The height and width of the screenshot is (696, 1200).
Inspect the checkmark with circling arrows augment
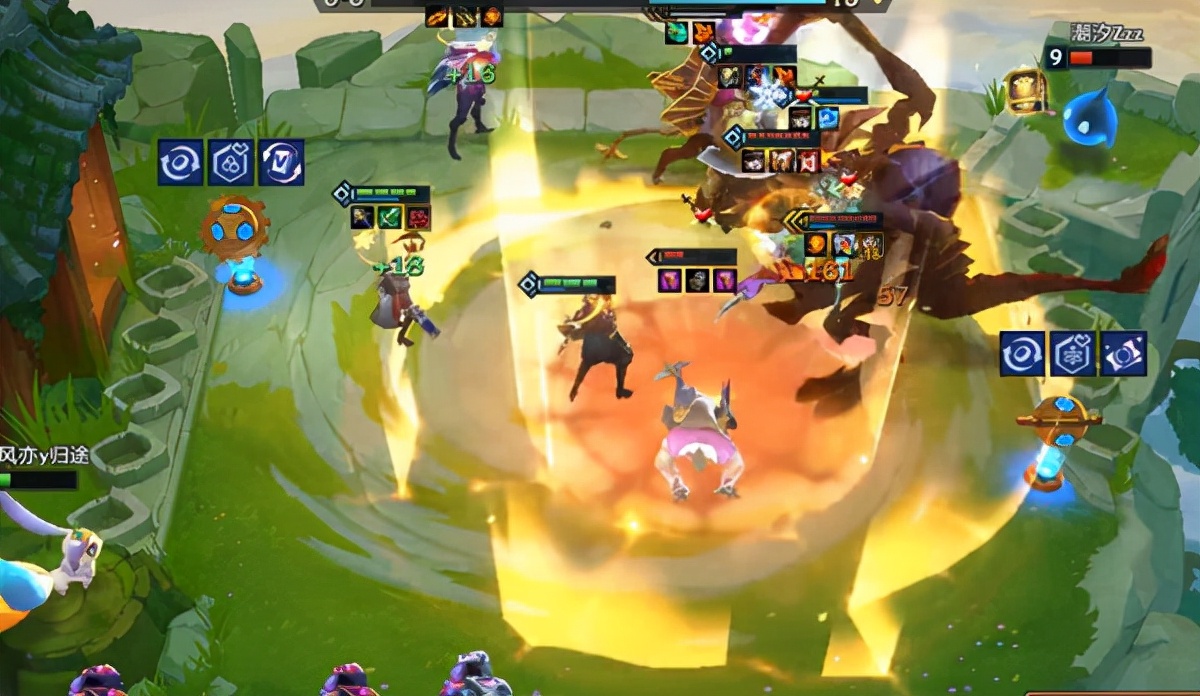[281, 163]
